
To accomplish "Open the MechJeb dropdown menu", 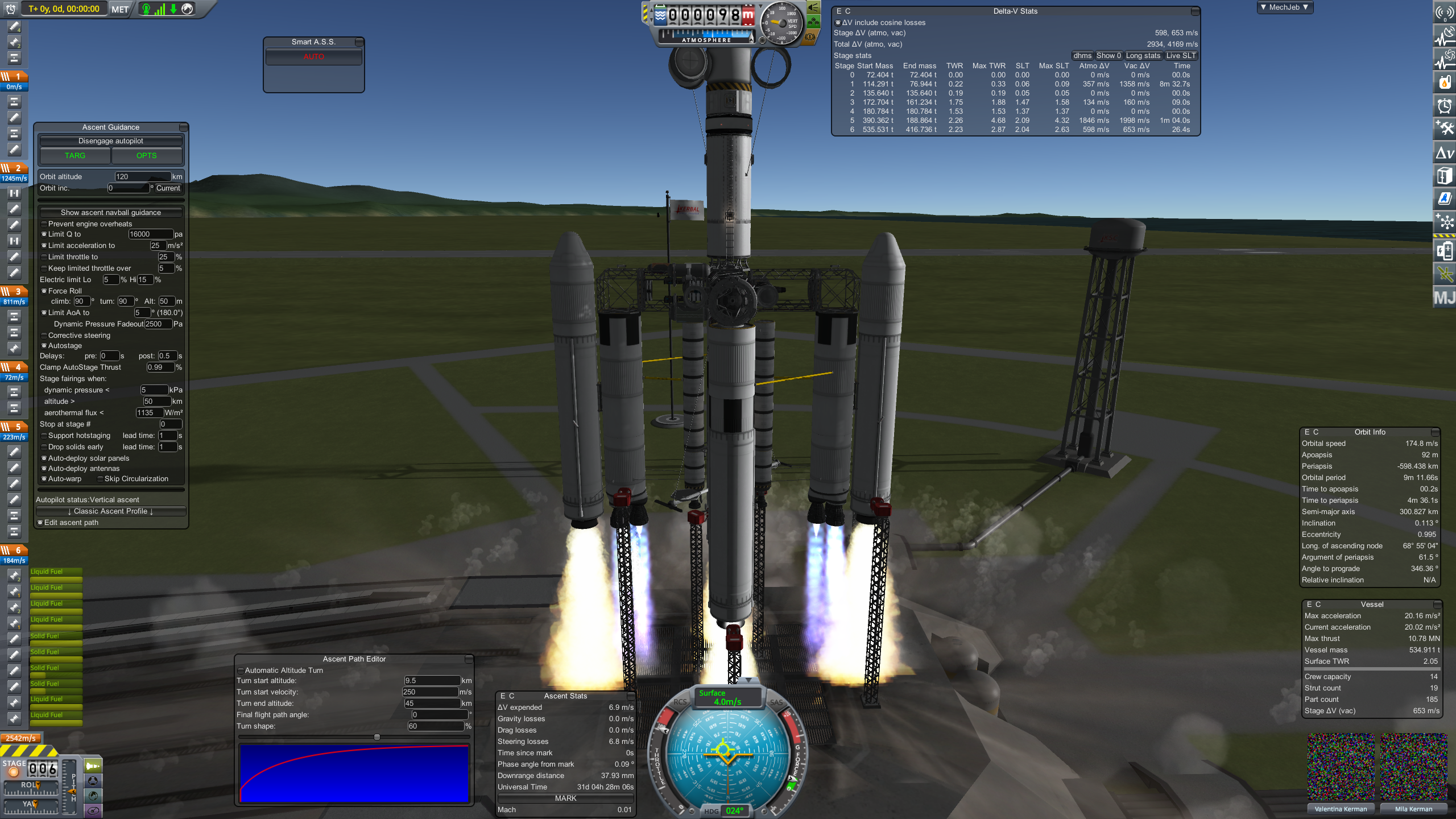I will click(x=1284, y=7).
